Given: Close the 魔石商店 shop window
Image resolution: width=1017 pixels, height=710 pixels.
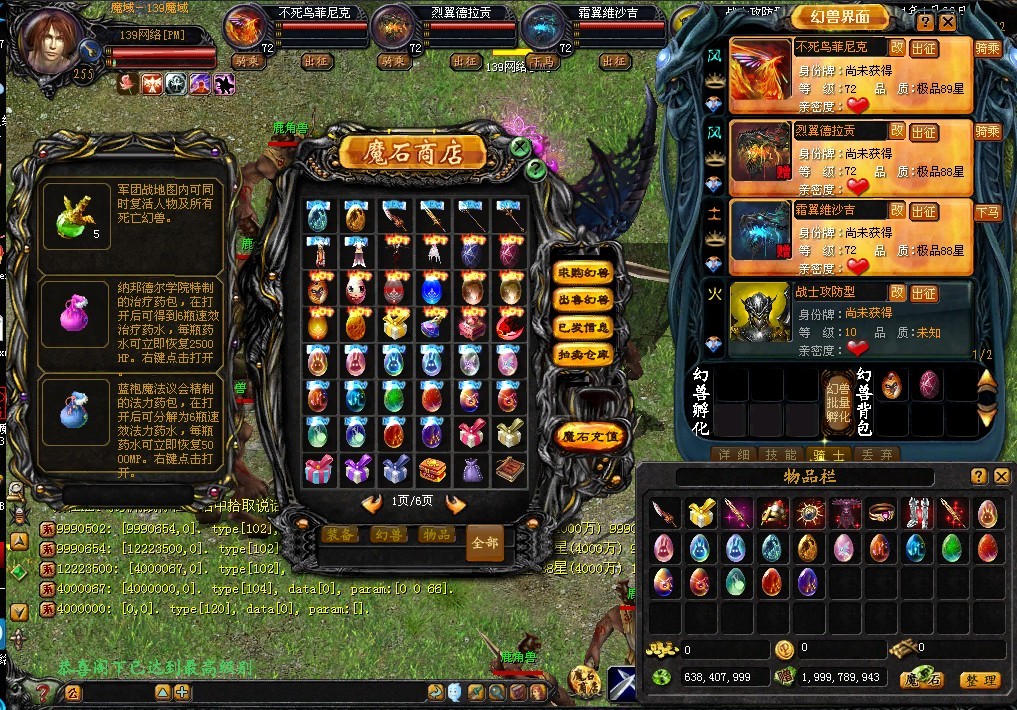Looking at the screenshot, I should pyautogui.click(x=521, y=148).
